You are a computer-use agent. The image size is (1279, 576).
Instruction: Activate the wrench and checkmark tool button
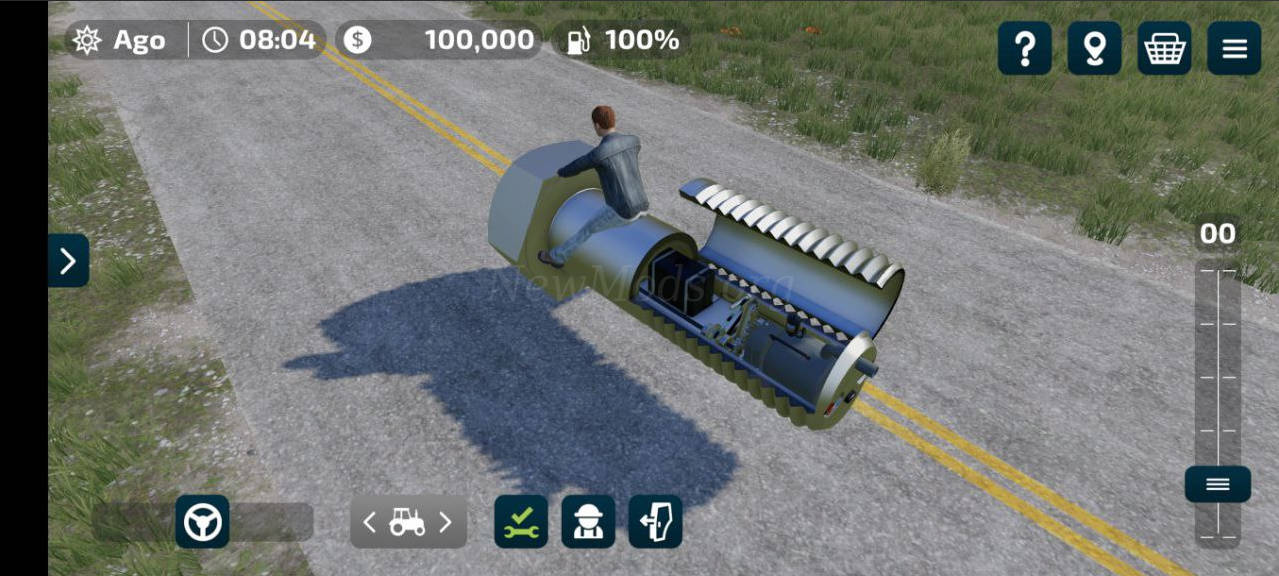coord(521,521)
